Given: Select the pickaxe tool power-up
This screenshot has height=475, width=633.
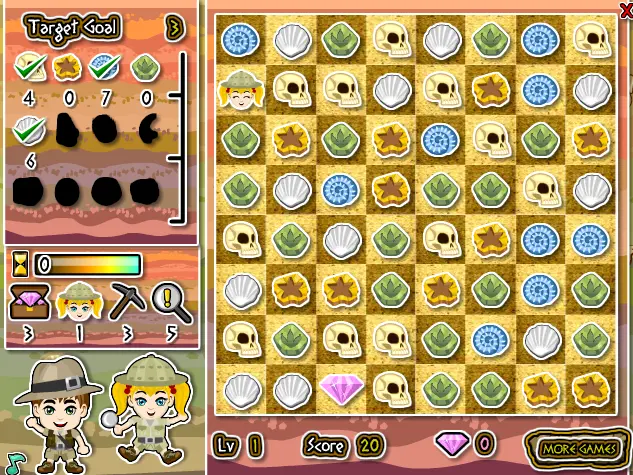Looking at the screenshot, I should click(x=126, y=297).
